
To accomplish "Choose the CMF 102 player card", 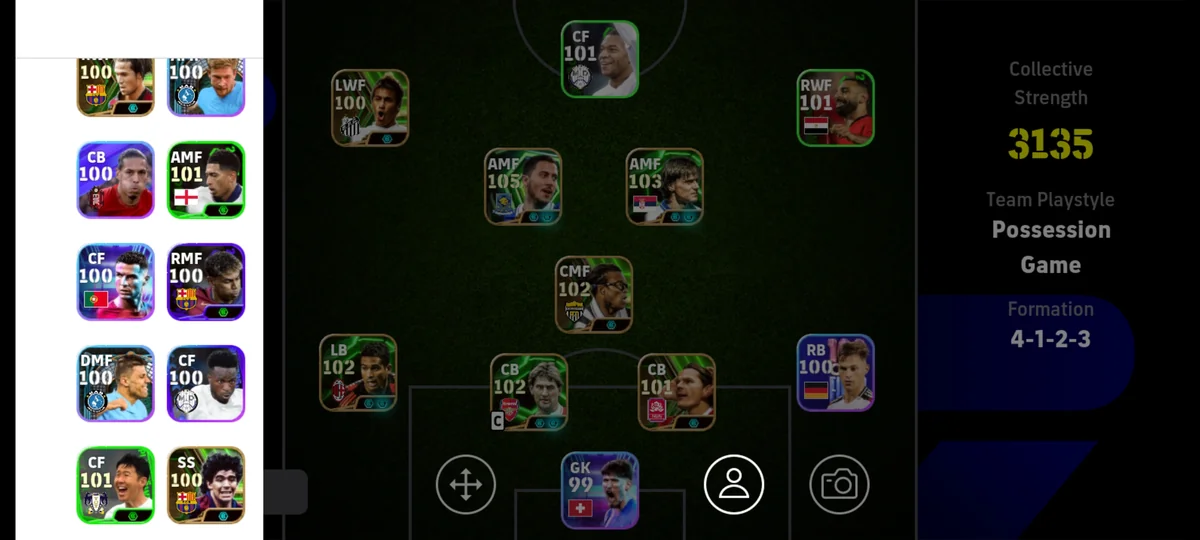I will (x=594, y=294).
